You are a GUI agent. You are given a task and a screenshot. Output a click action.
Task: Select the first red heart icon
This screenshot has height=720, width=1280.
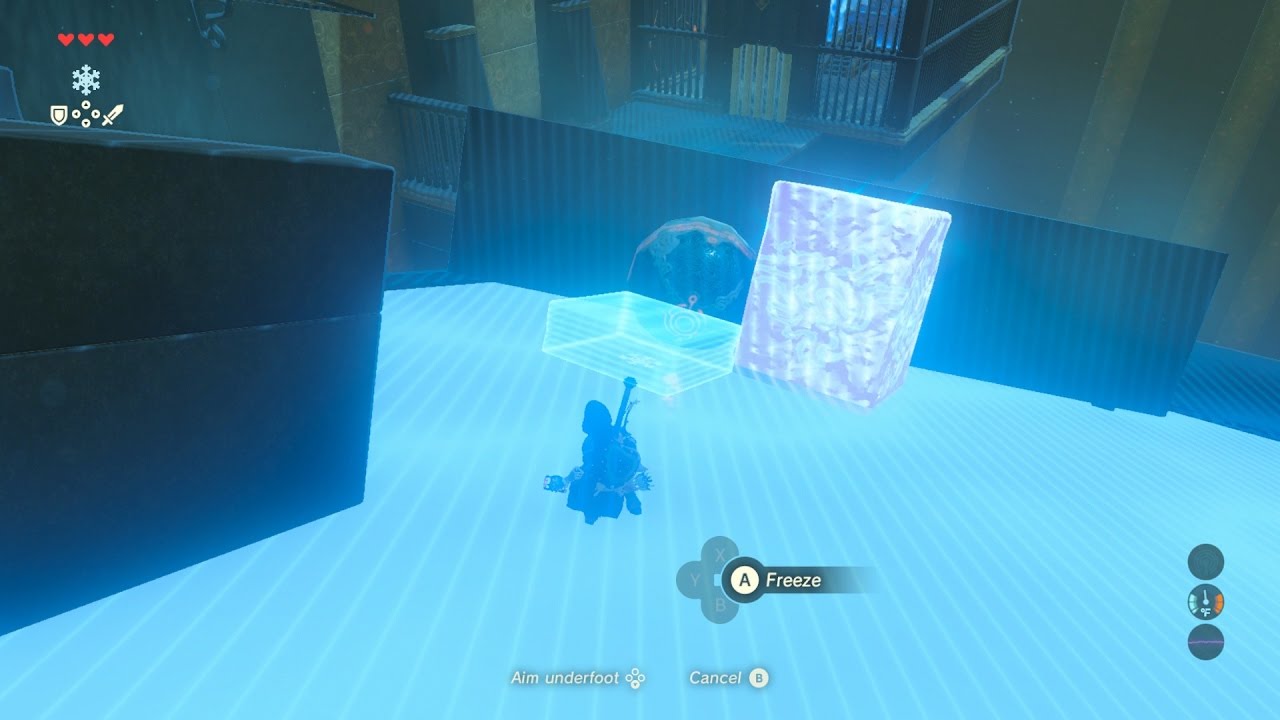(66, 39)
